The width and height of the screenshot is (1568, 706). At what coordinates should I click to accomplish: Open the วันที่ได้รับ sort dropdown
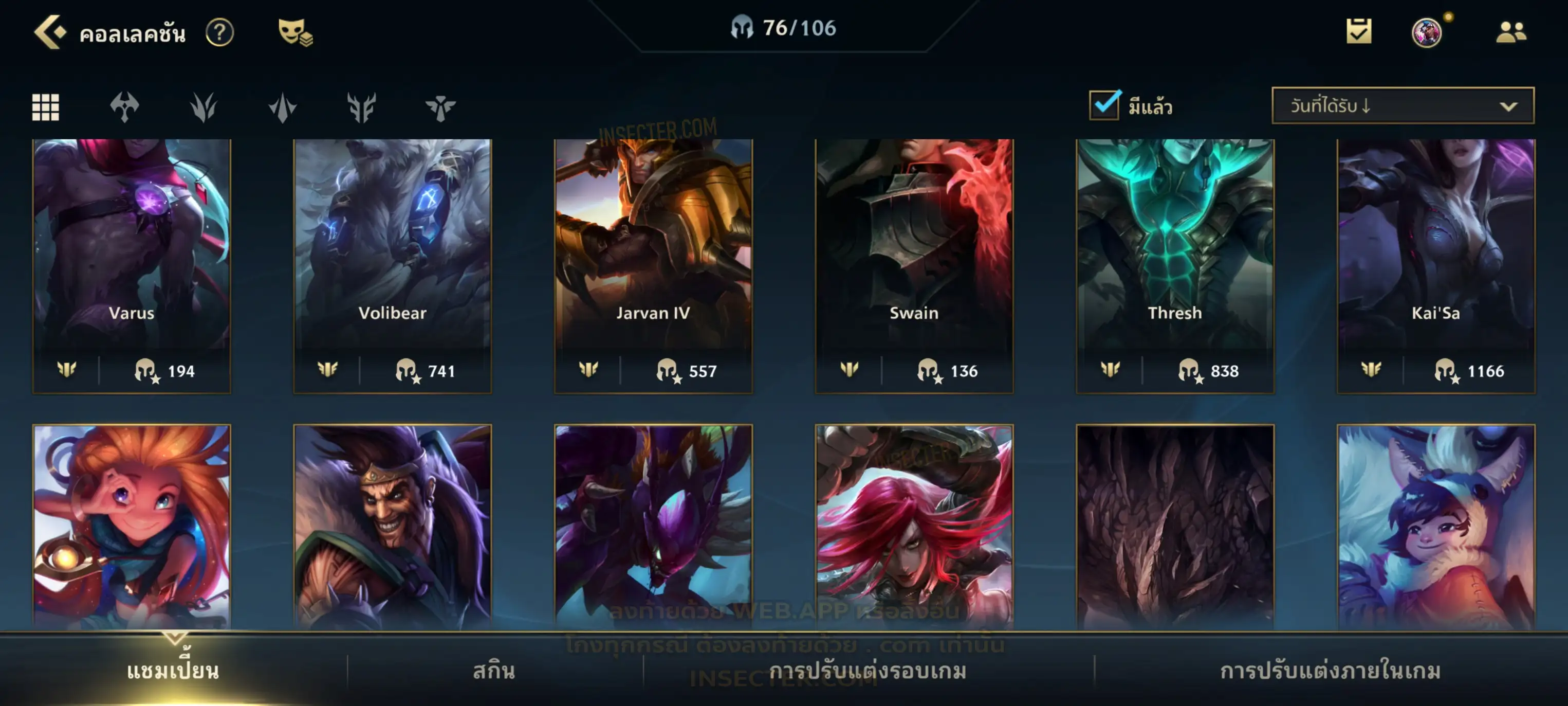pos(1402,106)
